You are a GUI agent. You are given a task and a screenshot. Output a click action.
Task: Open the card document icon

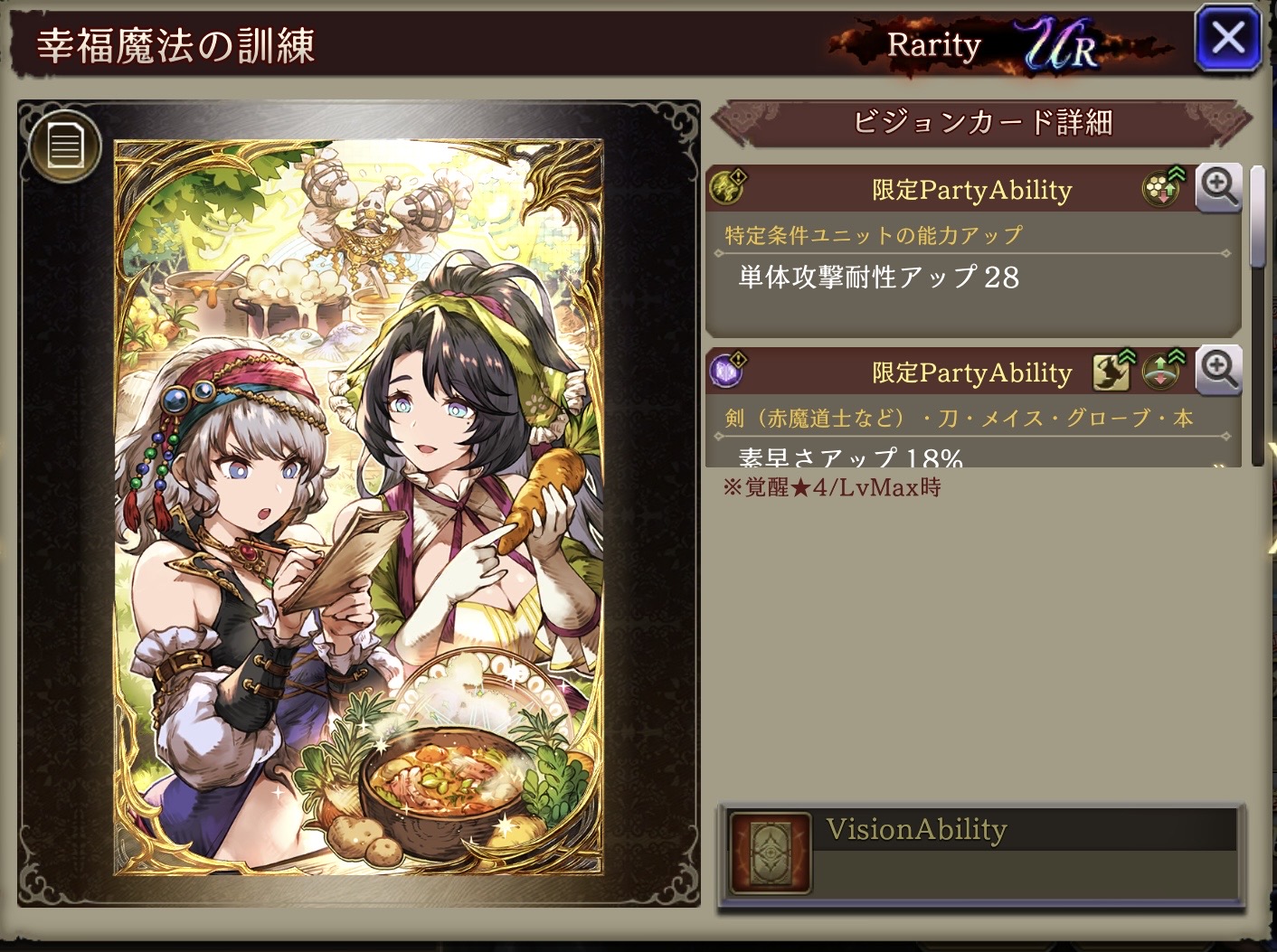pyautogui.click(x=64, y=145)
